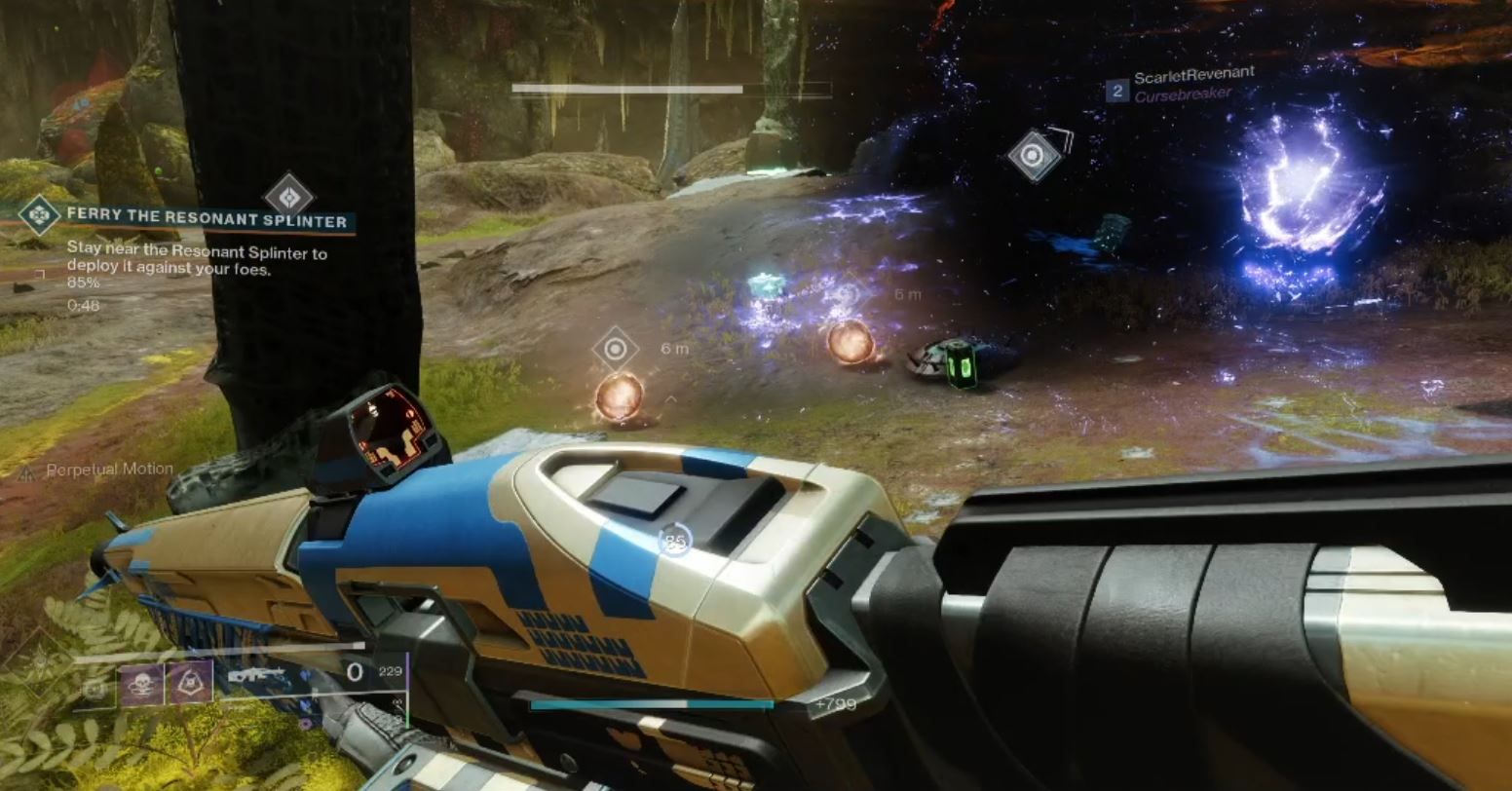Click the Perpetual Motion perk notification

click(109, 469)
